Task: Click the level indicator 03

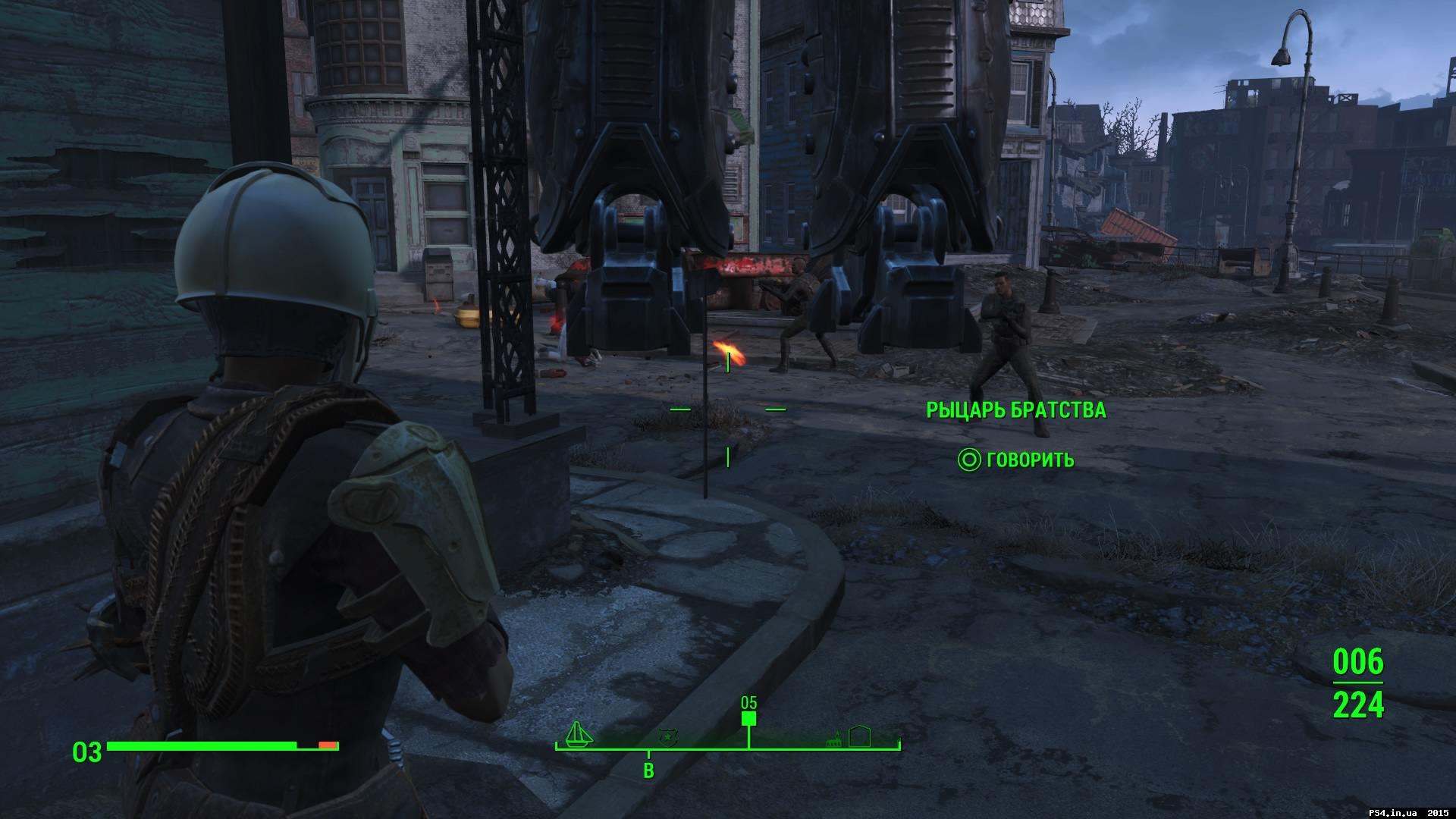Action: pos(88,752)
